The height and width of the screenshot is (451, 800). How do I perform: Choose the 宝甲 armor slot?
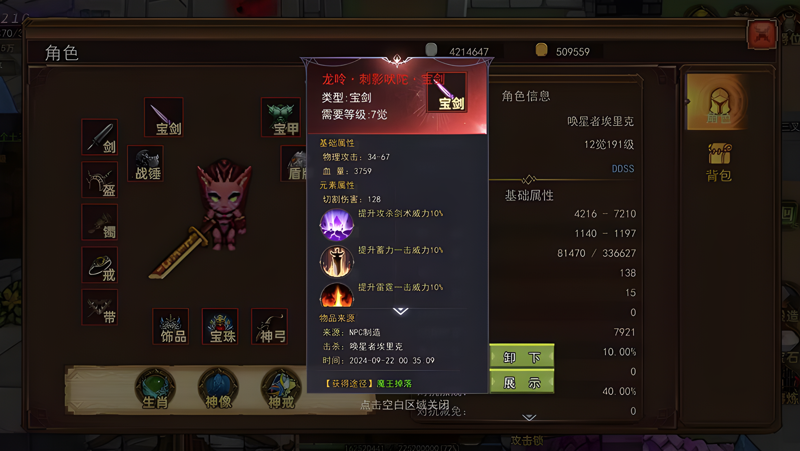tap(282, 116)
